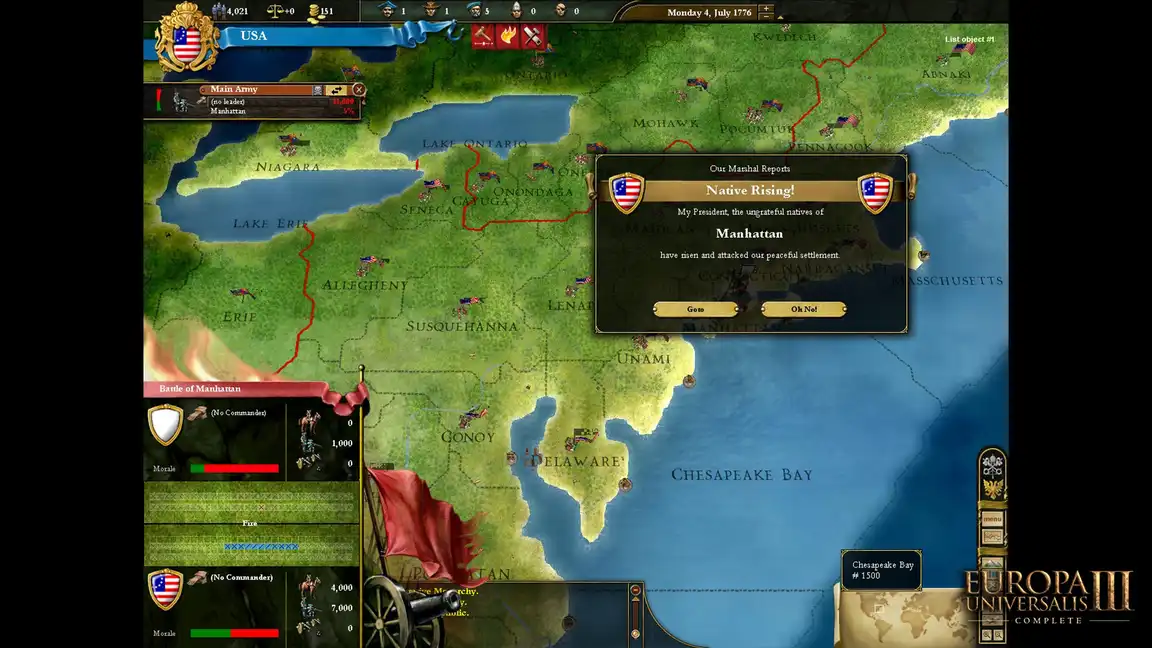This screenshot has height=648, width=1152.
Task: Click the army reorganize arrows button
Action: (x=335, y=90)
